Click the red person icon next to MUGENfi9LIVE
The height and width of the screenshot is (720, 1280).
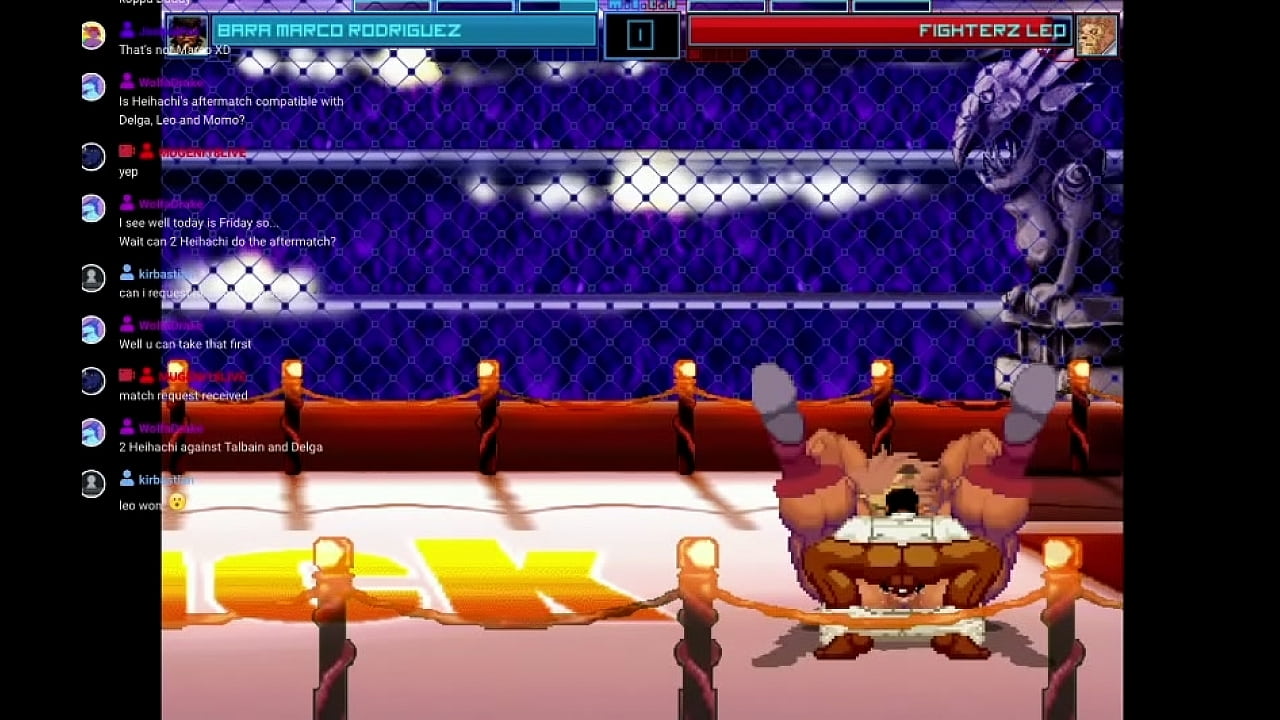147,151
